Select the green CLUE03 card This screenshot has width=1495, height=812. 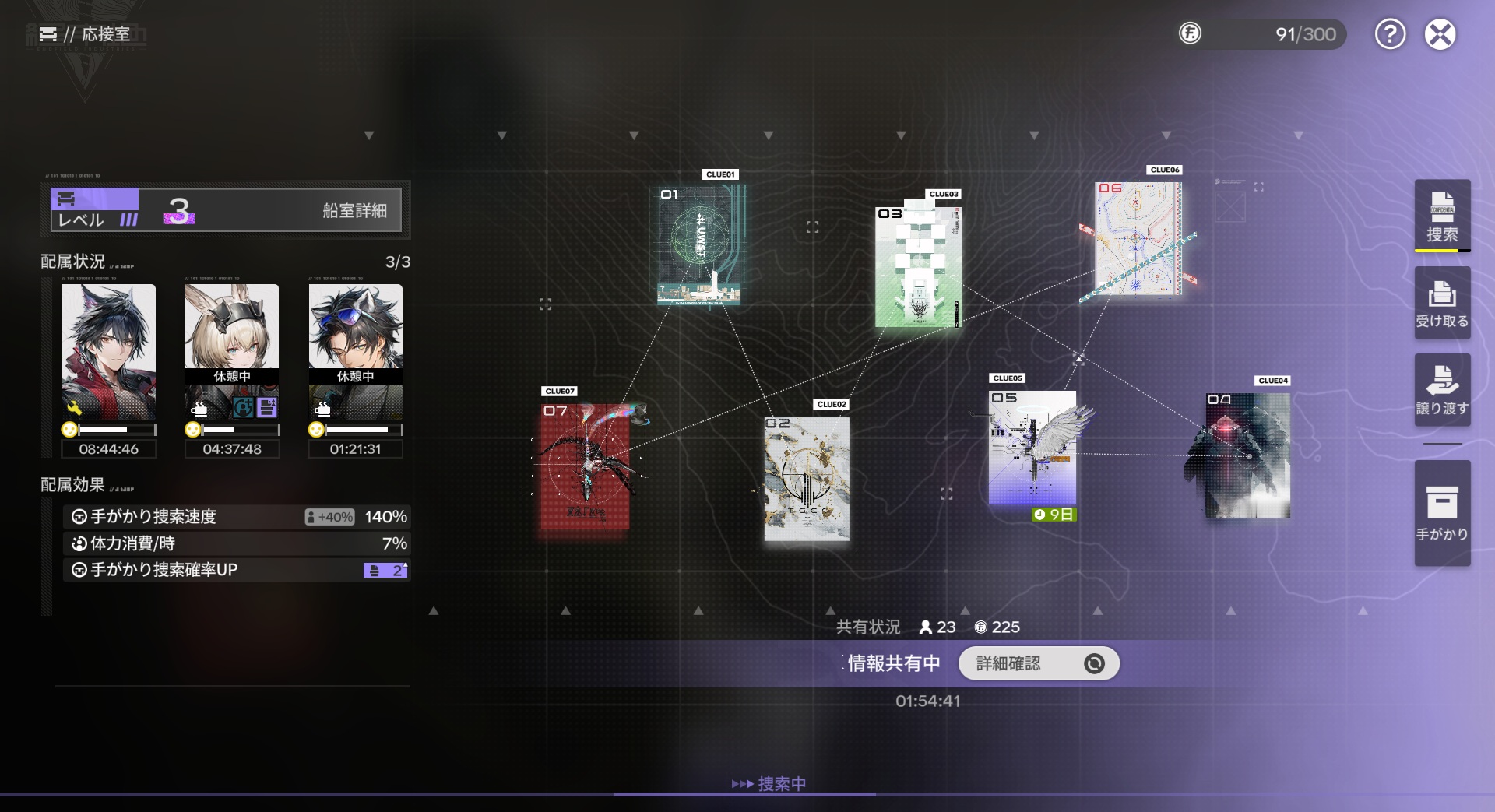click(919, 265)
